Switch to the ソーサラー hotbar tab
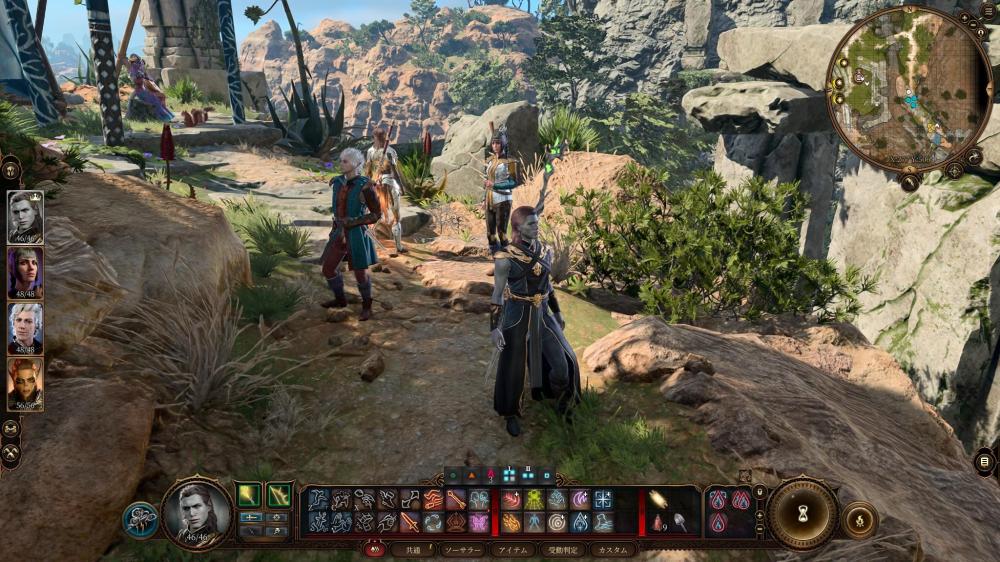This screenshot has width=1000, height=562. click(x=462, y=550)
